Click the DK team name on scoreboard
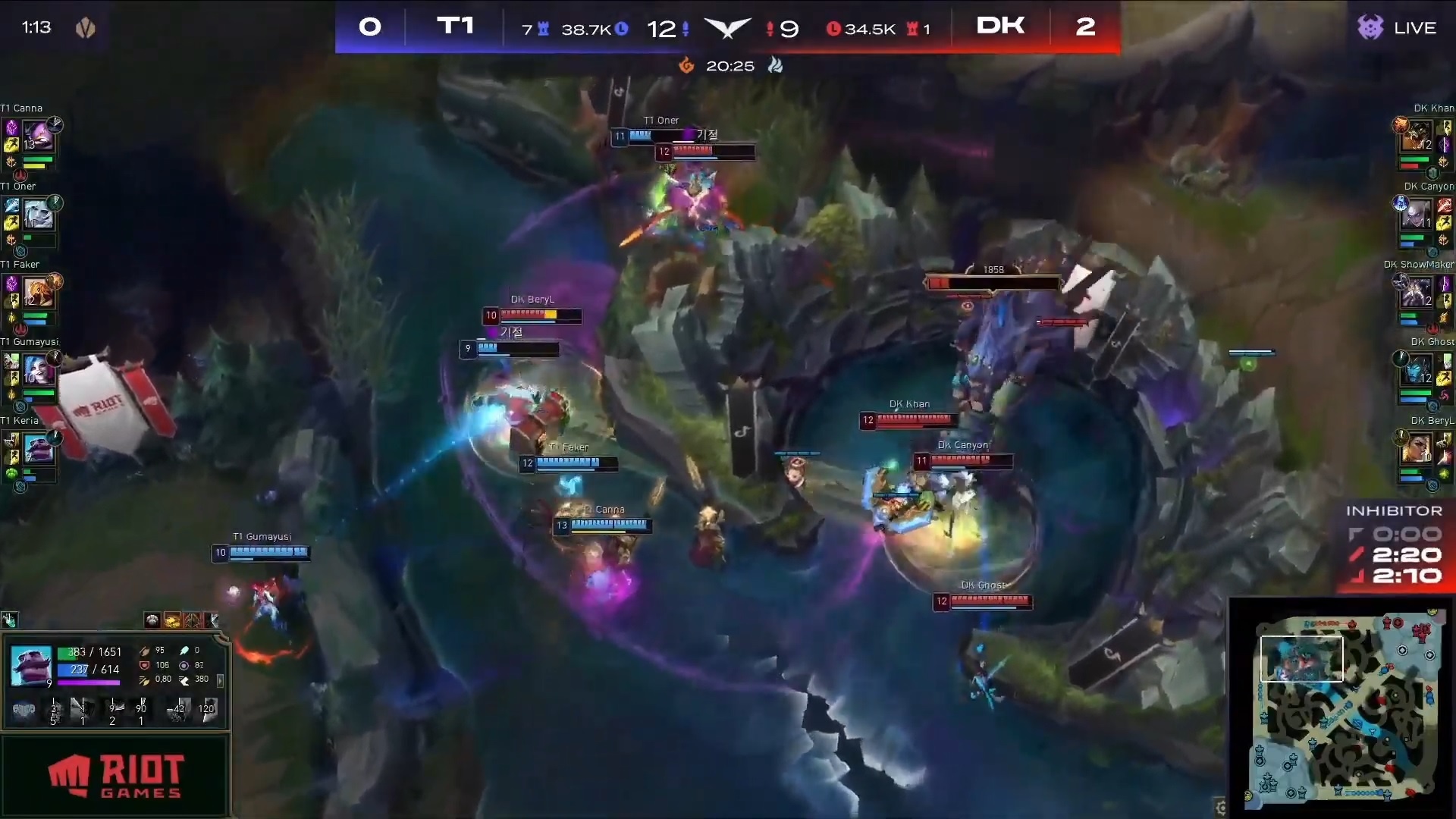Viewport: 1456px width, 819px height. tap(1000, 27)
